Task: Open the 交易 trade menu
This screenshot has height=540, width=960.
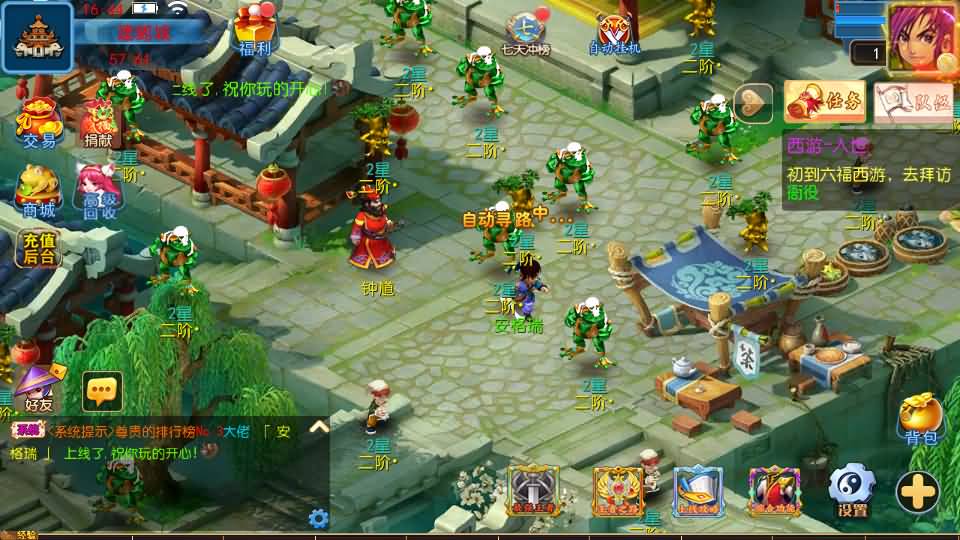Action: [38, 121]
